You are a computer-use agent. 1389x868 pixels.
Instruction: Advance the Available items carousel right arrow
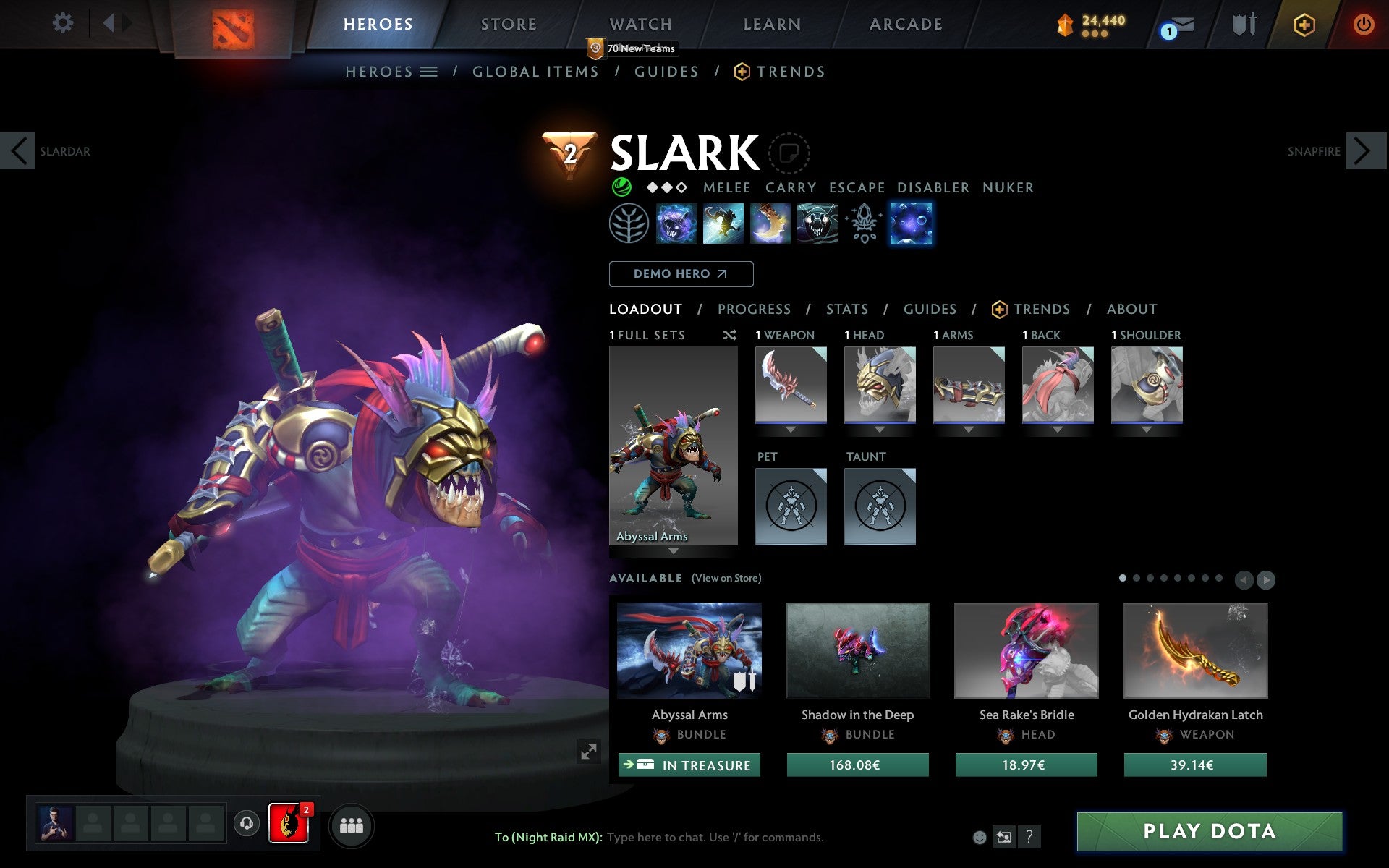[1266, 579]
